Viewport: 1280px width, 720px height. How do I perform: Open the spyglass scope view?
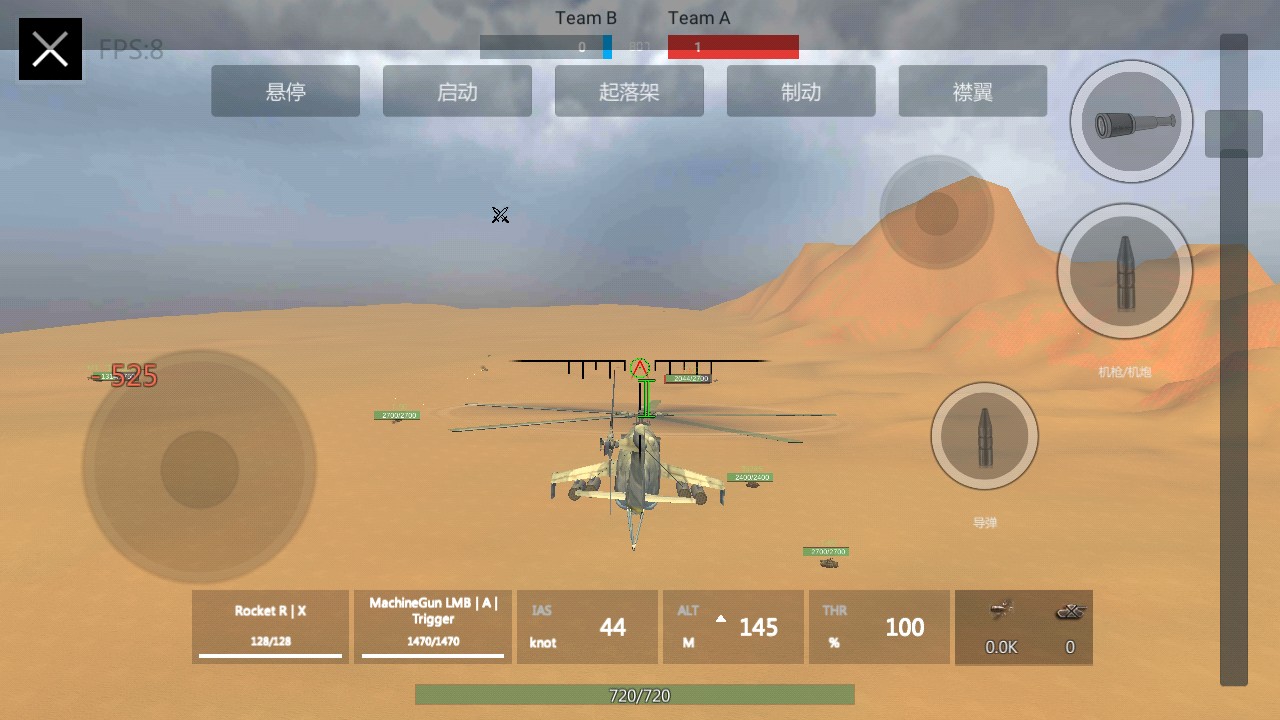tap(1131, 122)
